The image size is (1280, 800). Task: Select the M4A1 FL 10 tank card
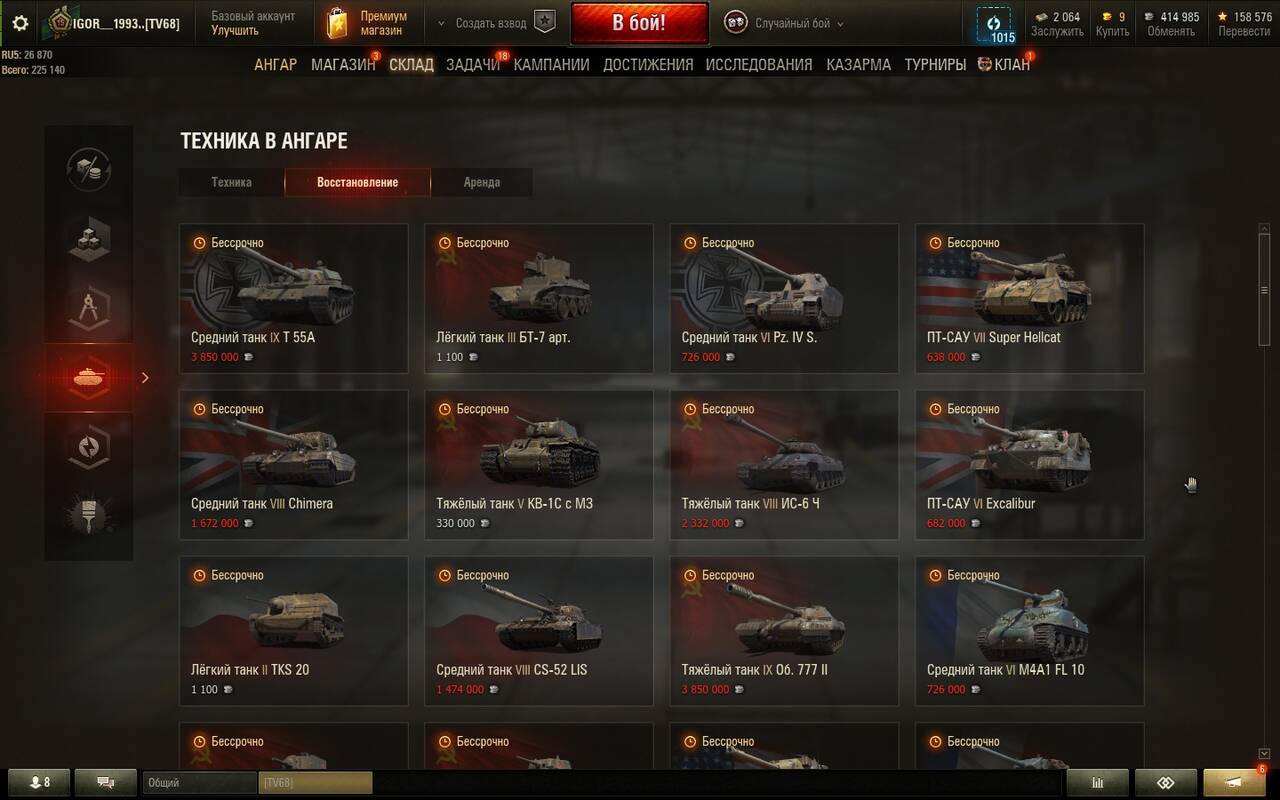[x=1029, y=630]
